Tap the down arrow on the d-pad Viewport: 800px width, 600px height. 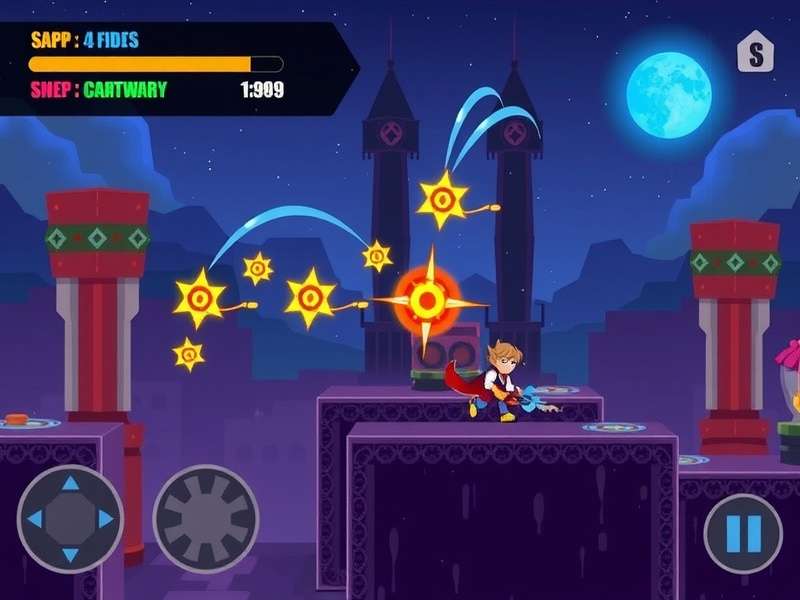click(x=70, y=553)
